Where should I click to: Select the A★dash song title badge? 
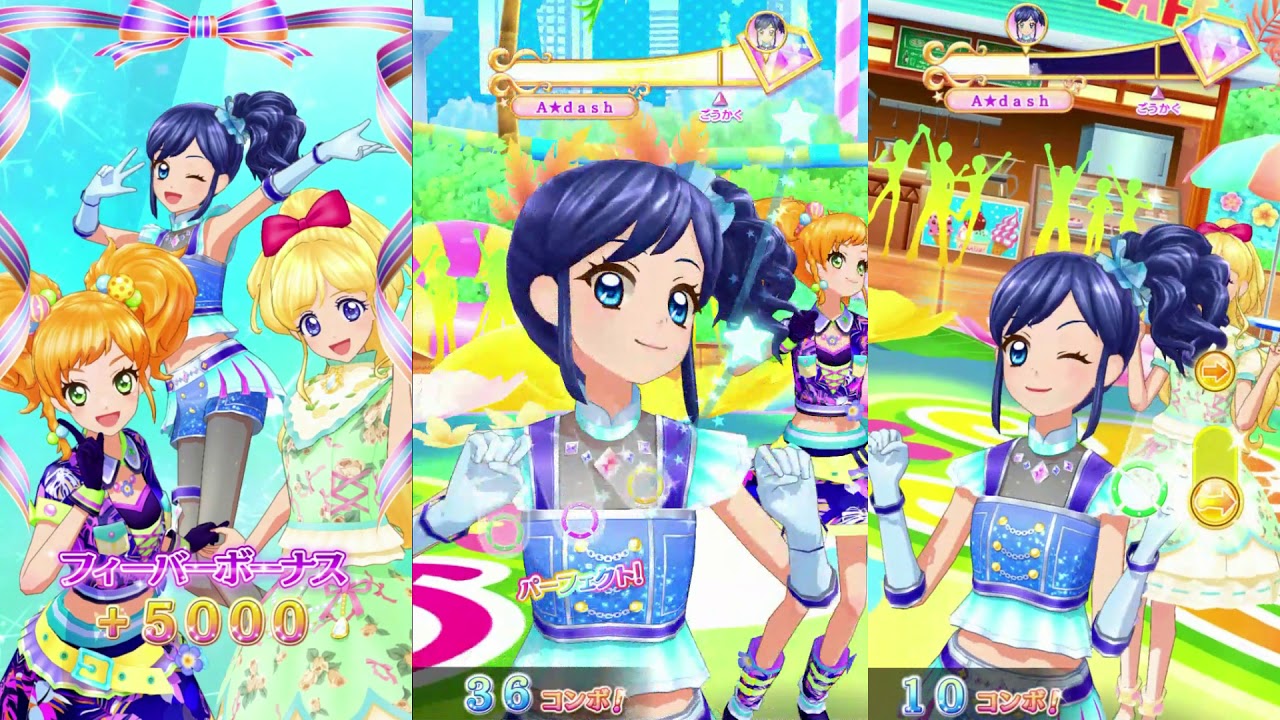point(575,105)
